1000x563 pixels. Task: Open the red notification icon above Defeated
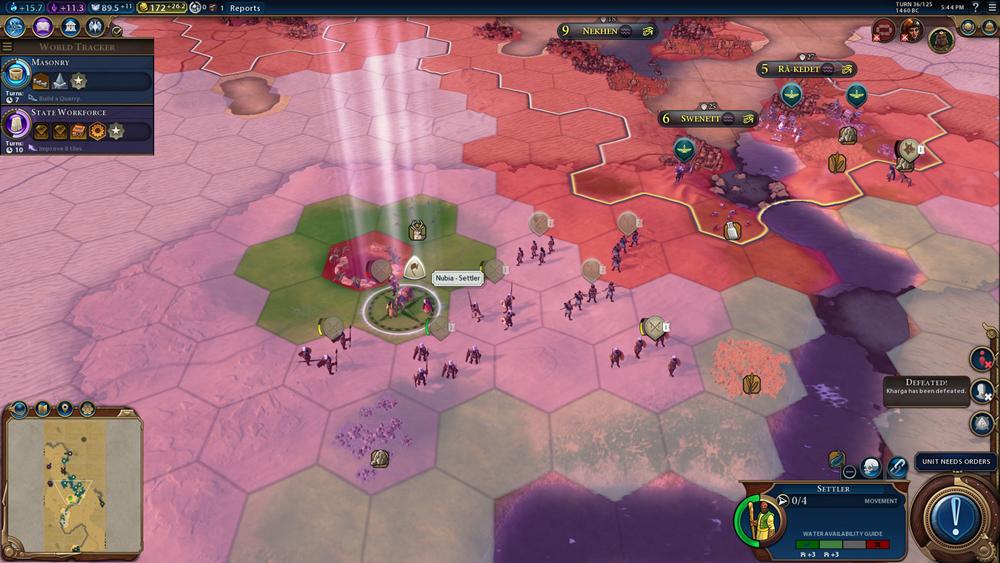tap(982, 358)
